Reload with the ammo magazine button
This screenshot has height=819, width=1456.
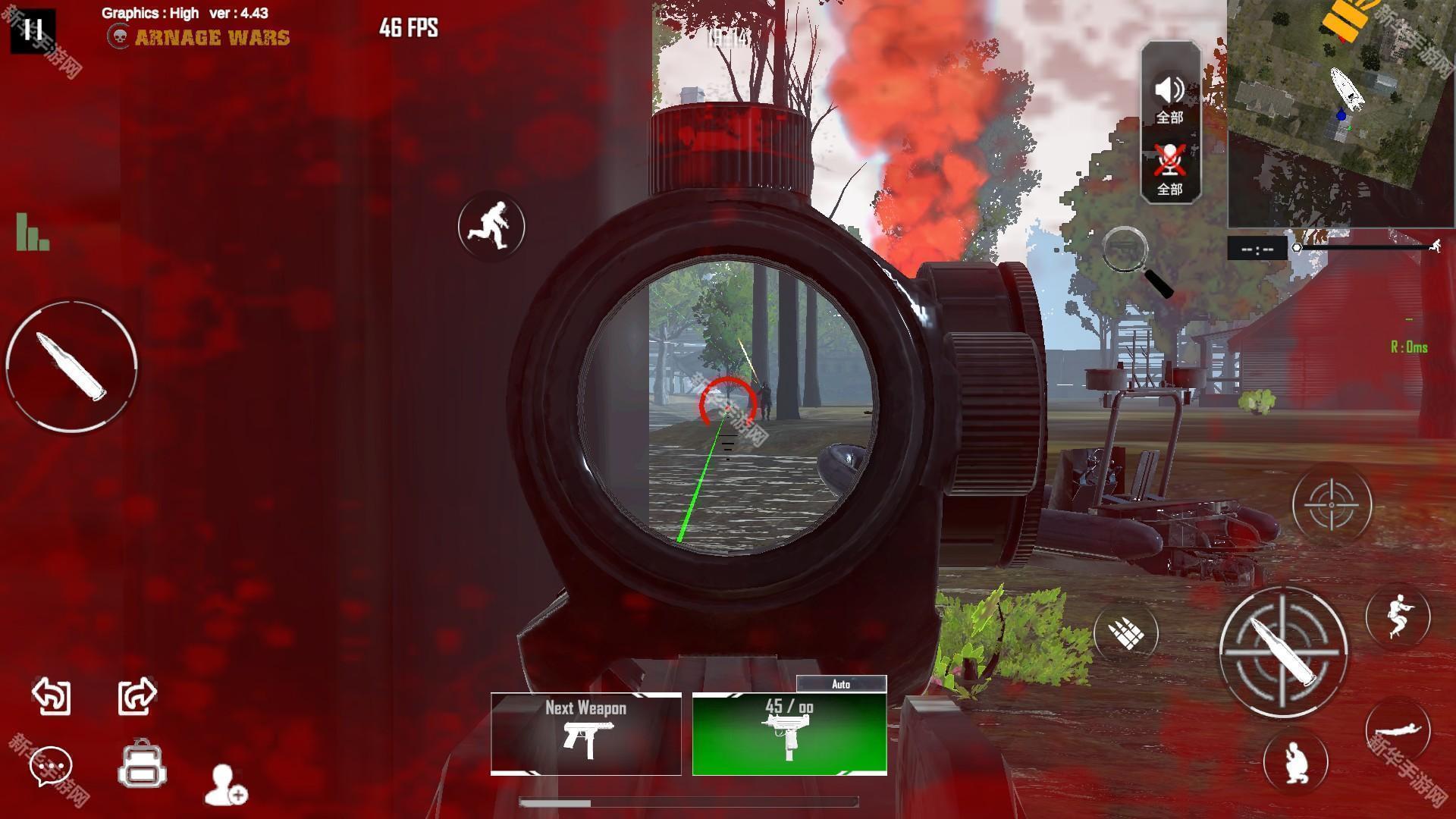click(1126, 632)
